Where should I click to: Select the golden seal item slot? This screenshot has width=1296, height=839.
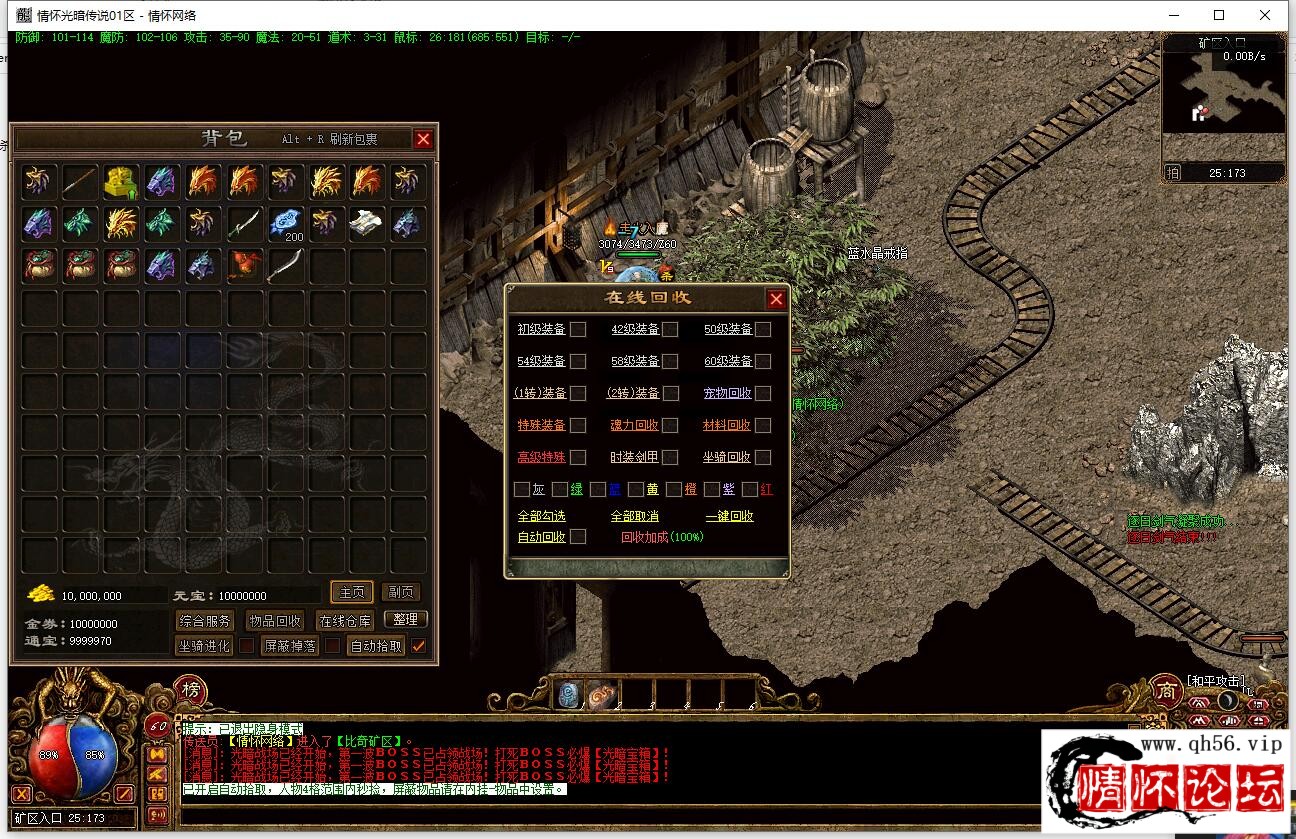point(120,181)
